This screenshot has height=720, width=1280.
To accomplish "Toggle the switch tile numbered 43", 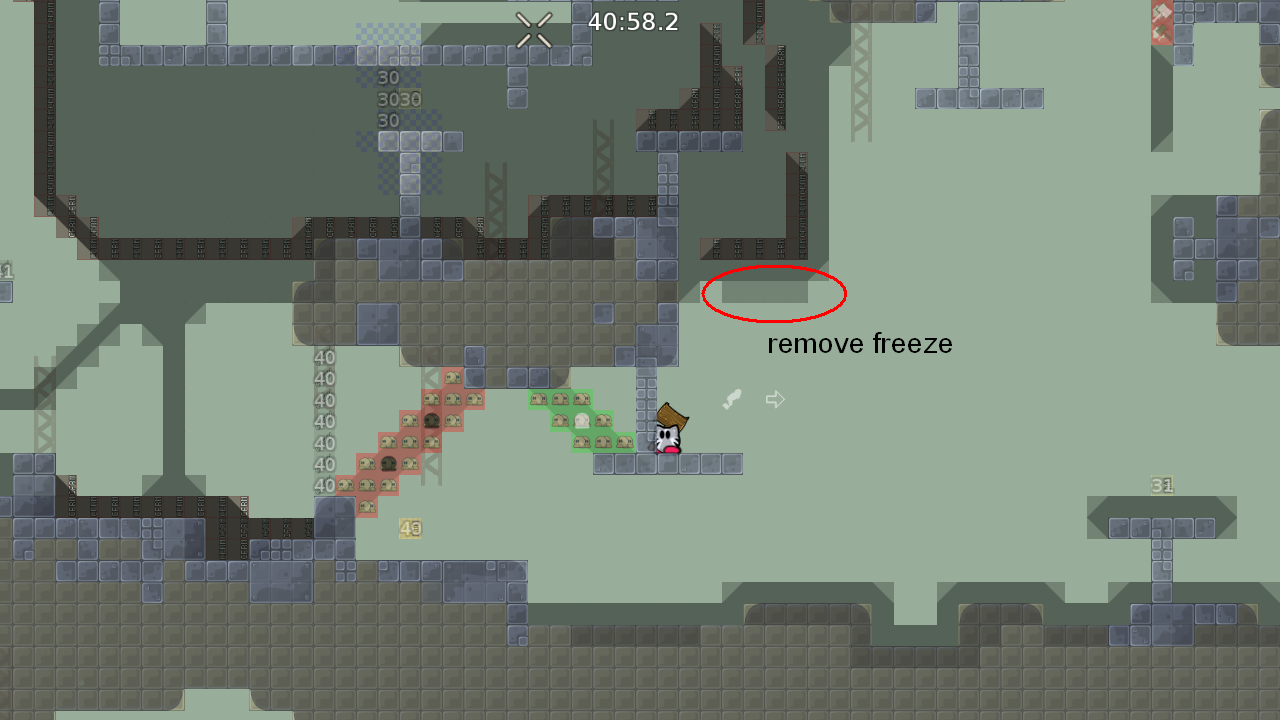I will (410, 527).
